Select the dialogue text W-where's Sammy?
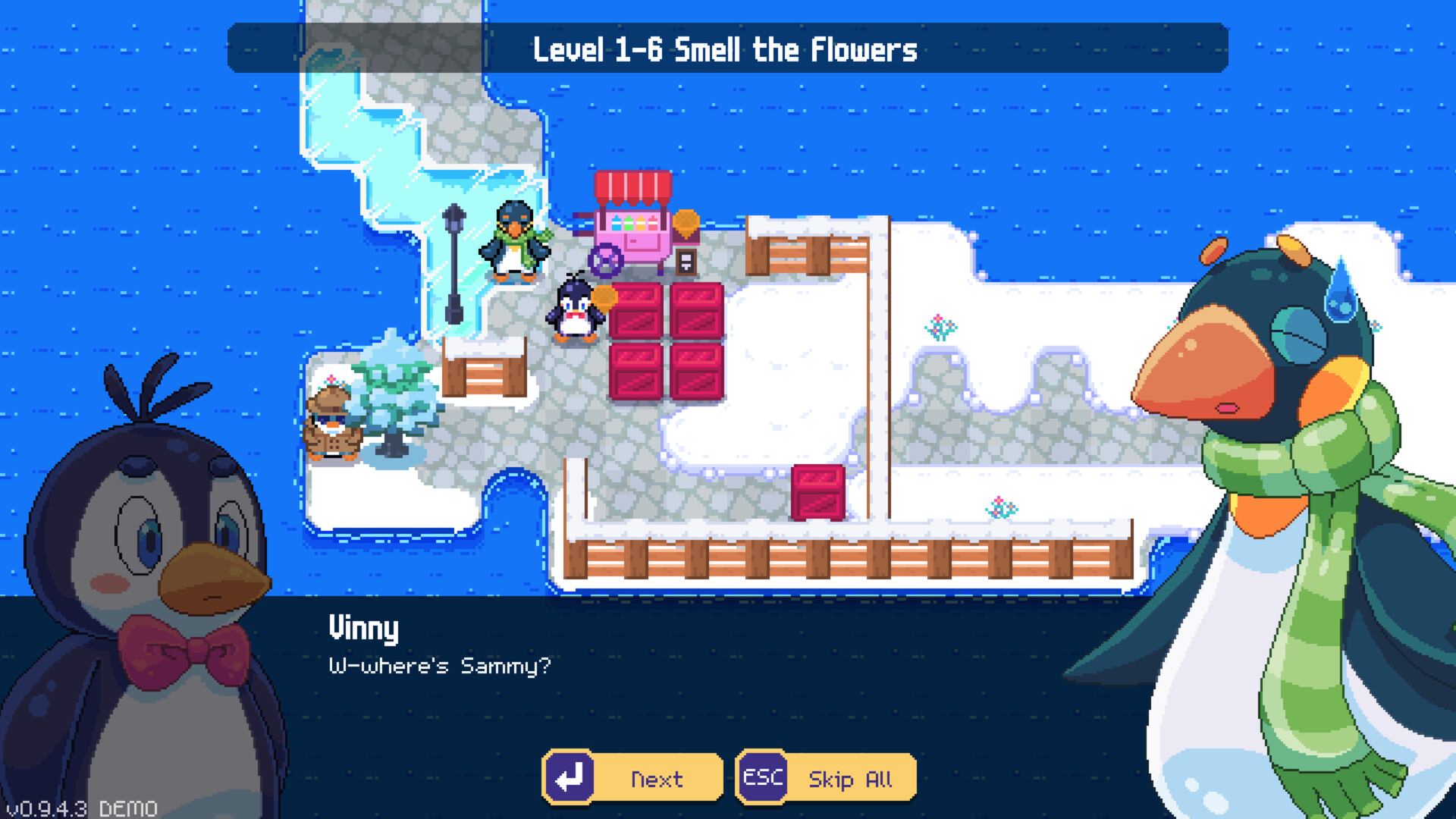 tap(440, 666)
